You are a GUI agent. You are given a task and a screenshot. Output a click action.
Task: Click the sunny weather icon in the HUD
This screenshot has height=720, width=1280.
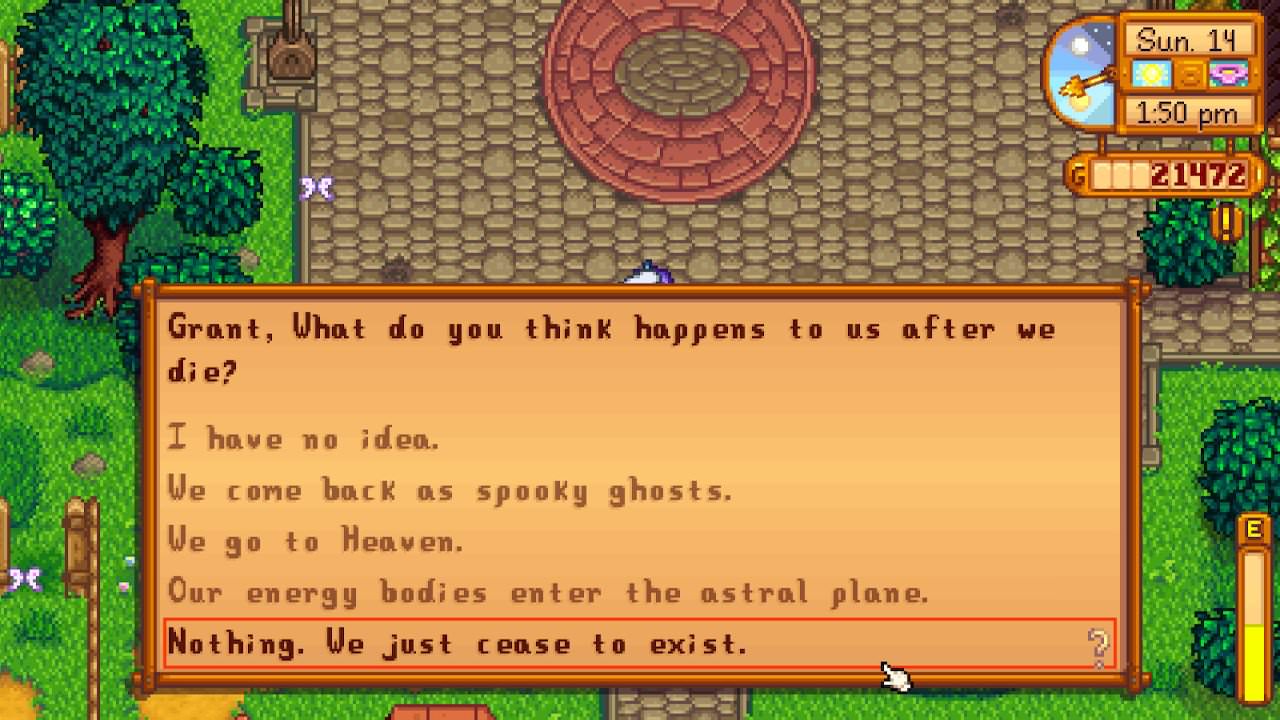click(x=1152, y=74)
